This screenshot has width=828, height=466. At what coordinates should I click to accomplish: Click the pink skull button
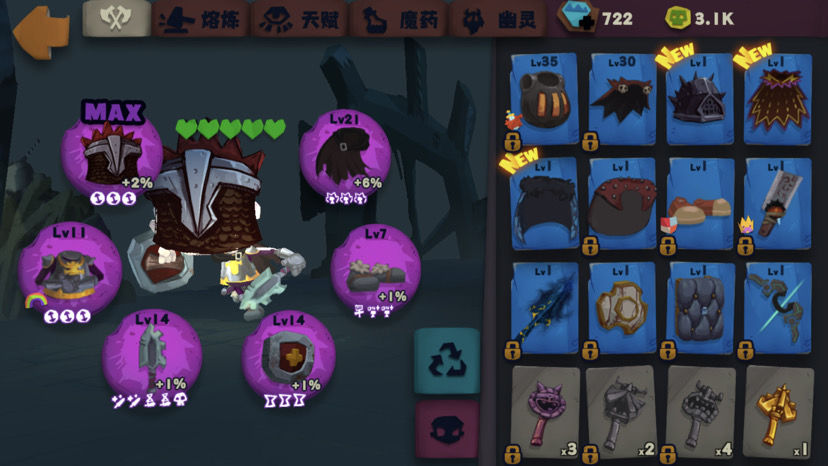(446, 431)
